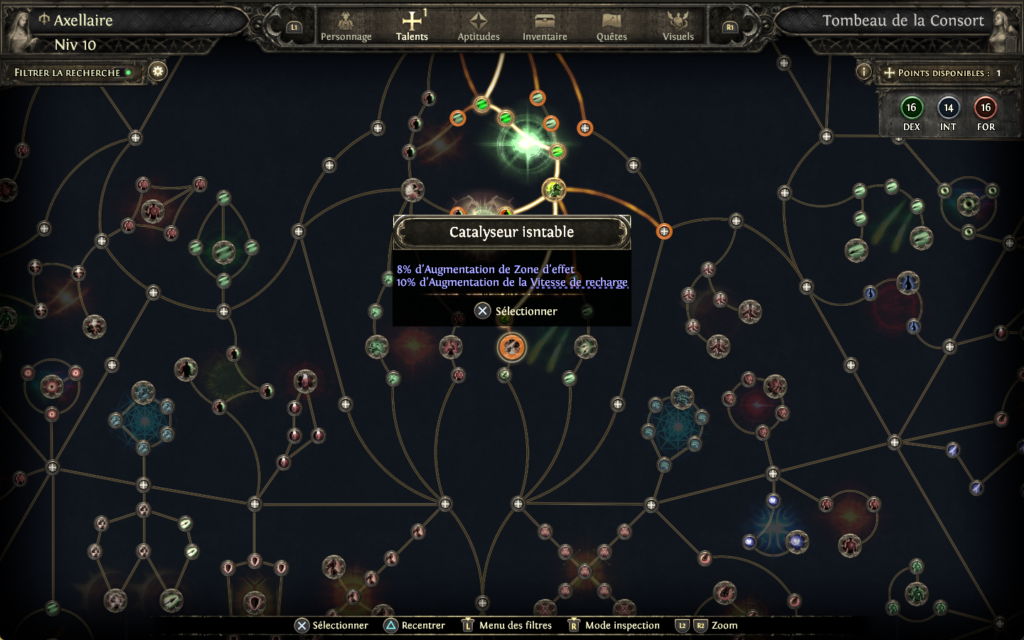Screen dimensions: 1024x640
Task: Show the Inventaire tab
Action: 545,26
